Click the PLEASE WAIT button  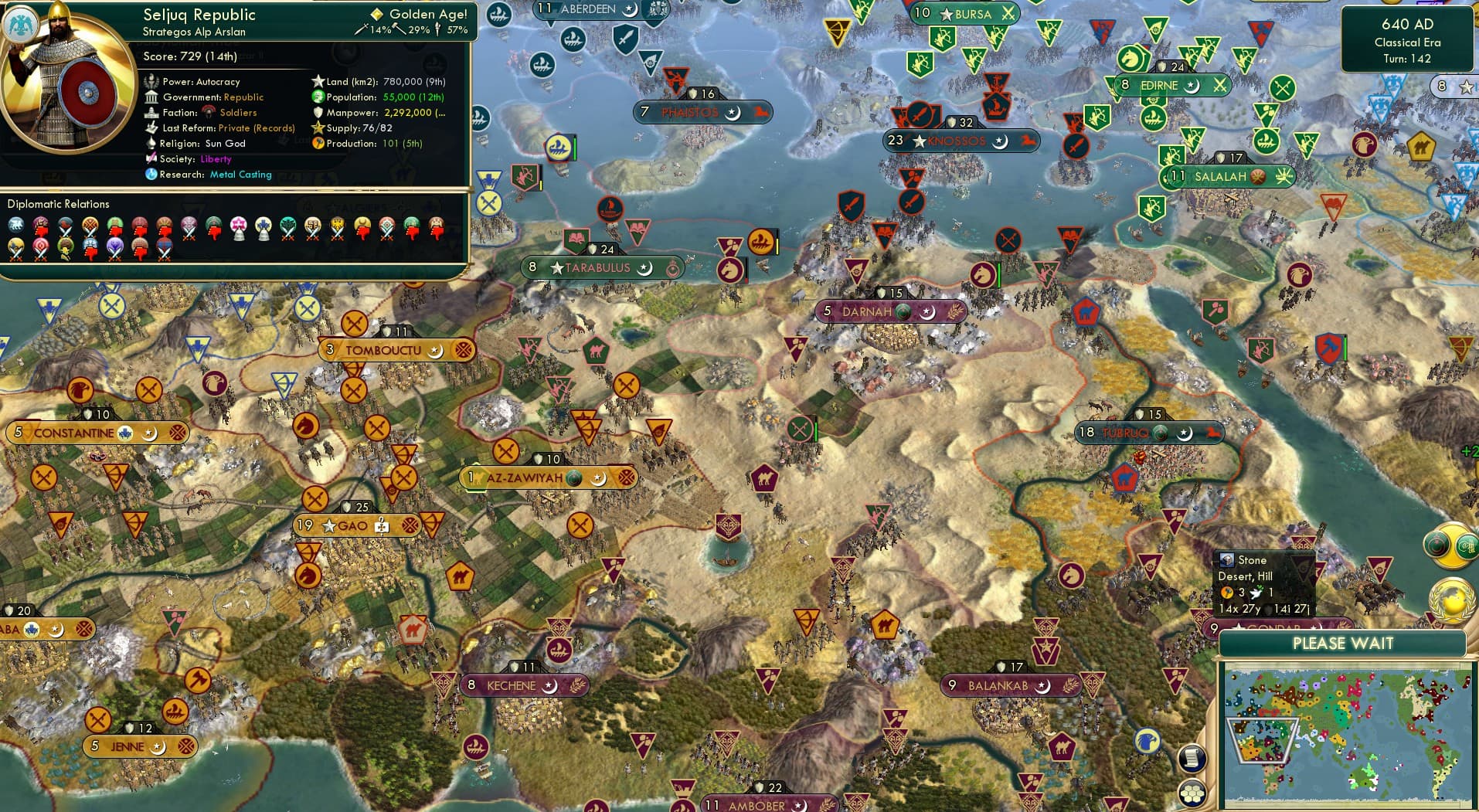1343,644
